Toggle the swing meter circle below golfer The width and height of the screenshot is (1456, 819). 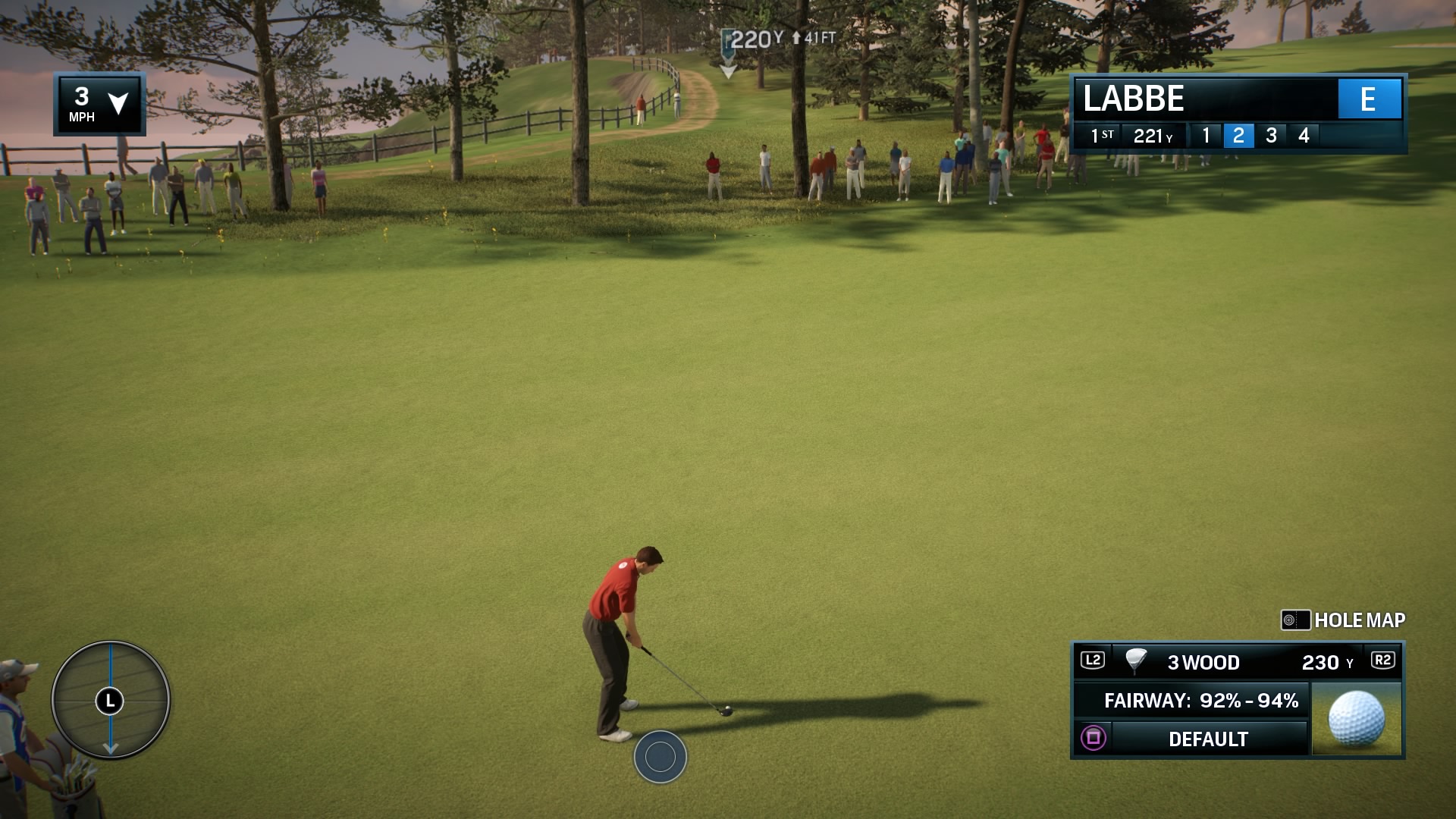(659, 755)
